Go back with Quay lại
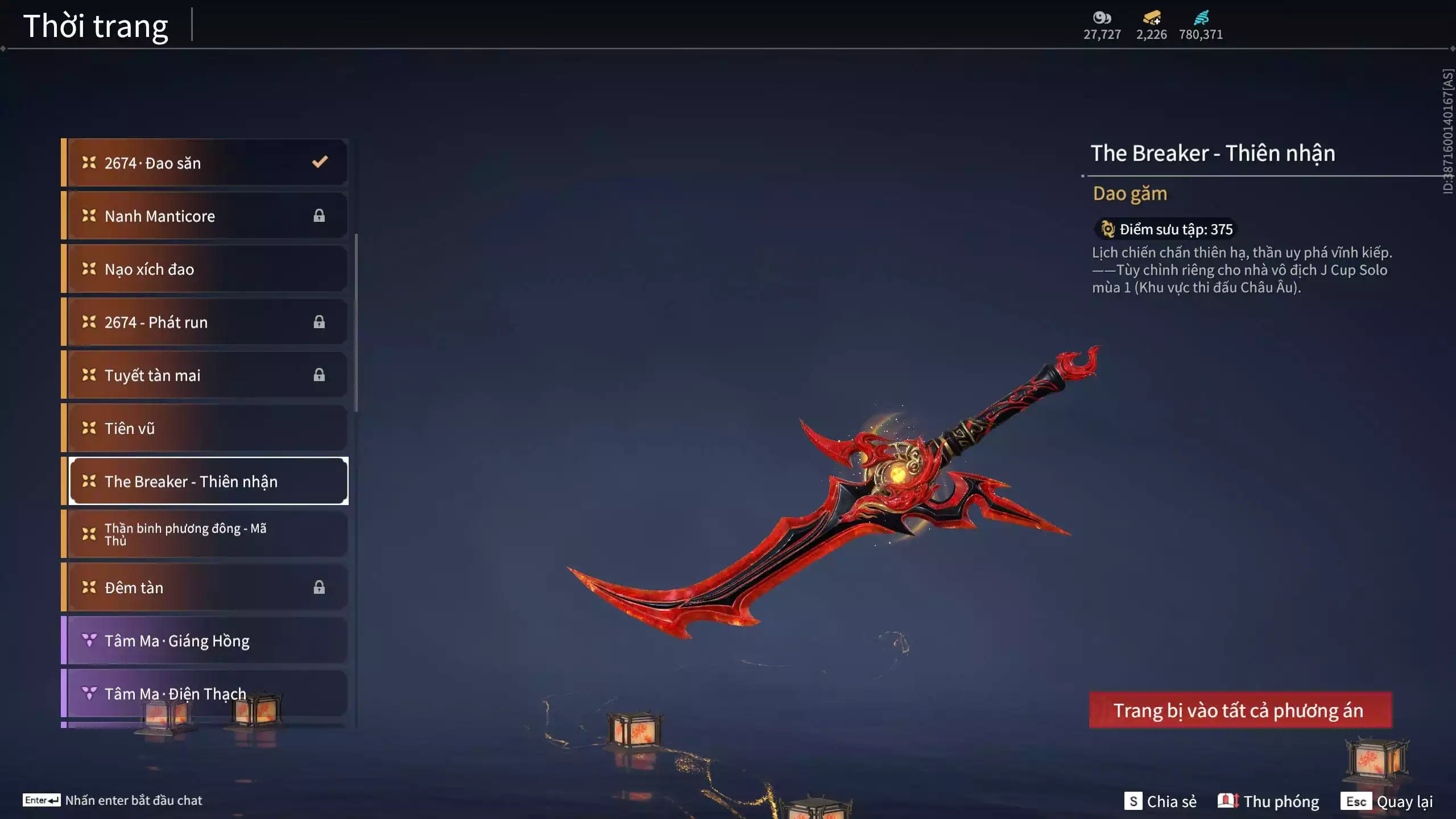1456x819 pixels. 1387,801
